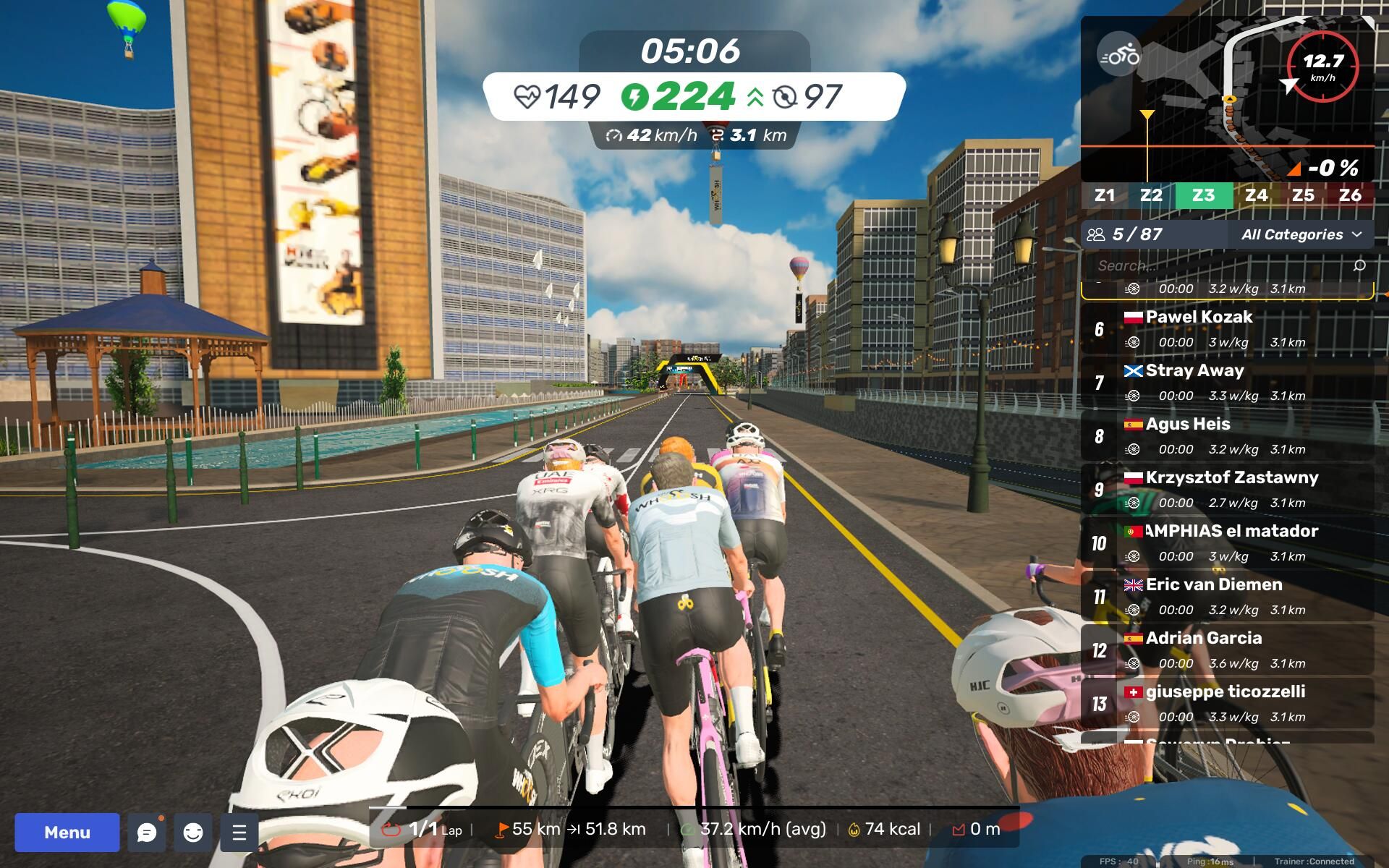Screen dimensions: 1389x868
Task: Select rider Pawel Kozak in the list
Action: pyautogui.click(x=1227, y=328)
